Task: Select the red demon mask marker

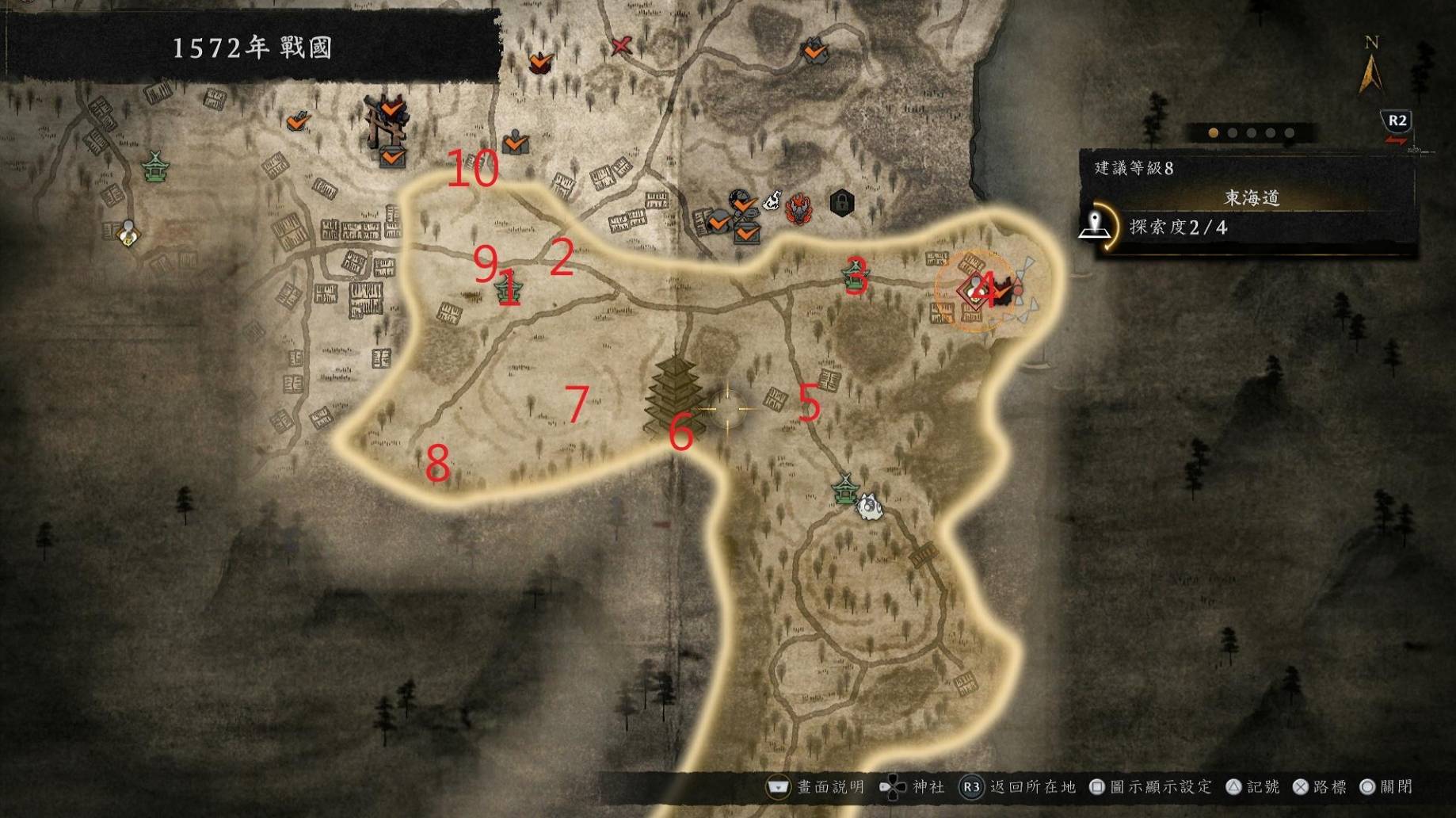Action: (x=799, y=208)
